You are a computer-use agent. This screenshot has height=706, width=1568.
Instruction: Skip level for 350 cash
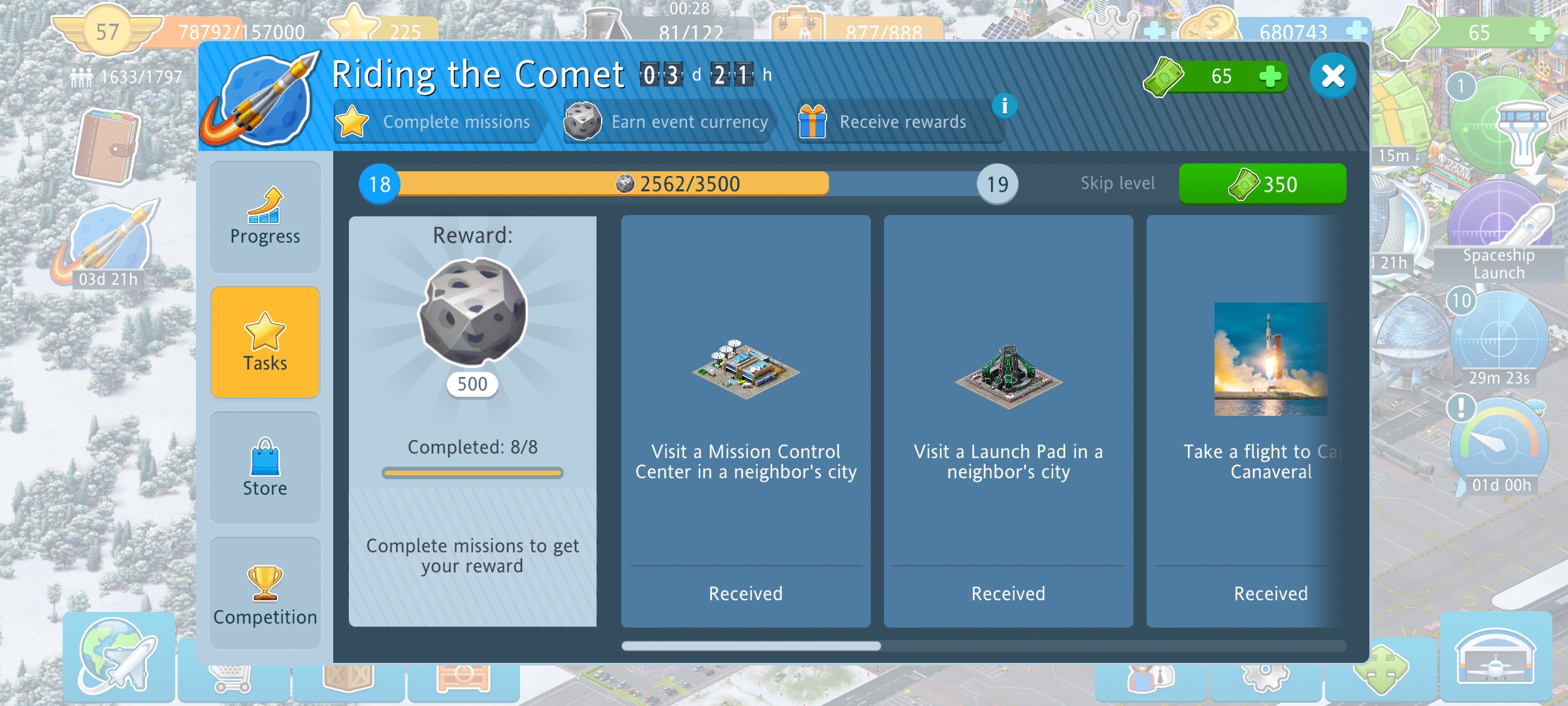[1262, 184]
